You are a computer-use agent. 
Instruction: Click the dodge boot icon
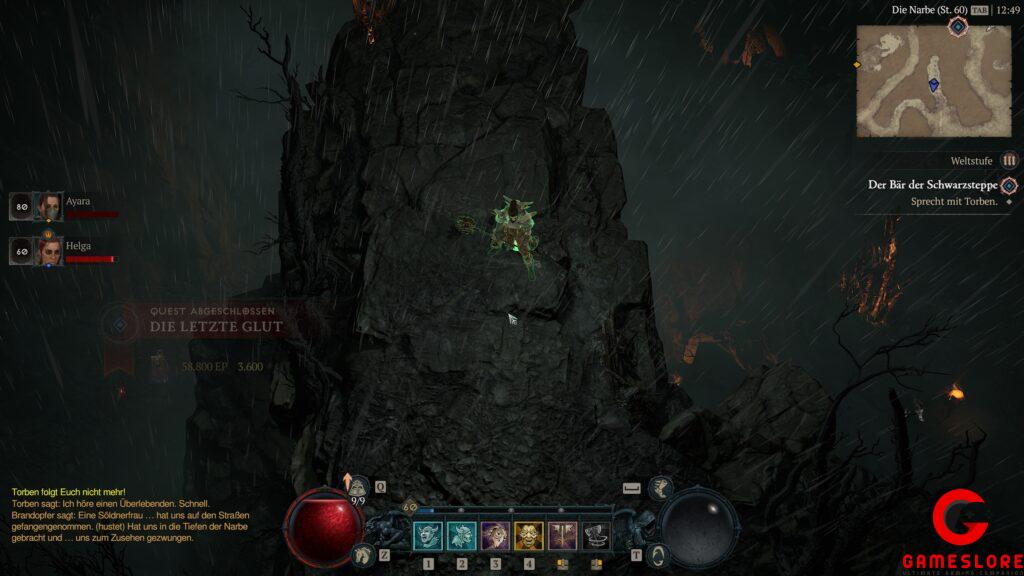(660, 487)
